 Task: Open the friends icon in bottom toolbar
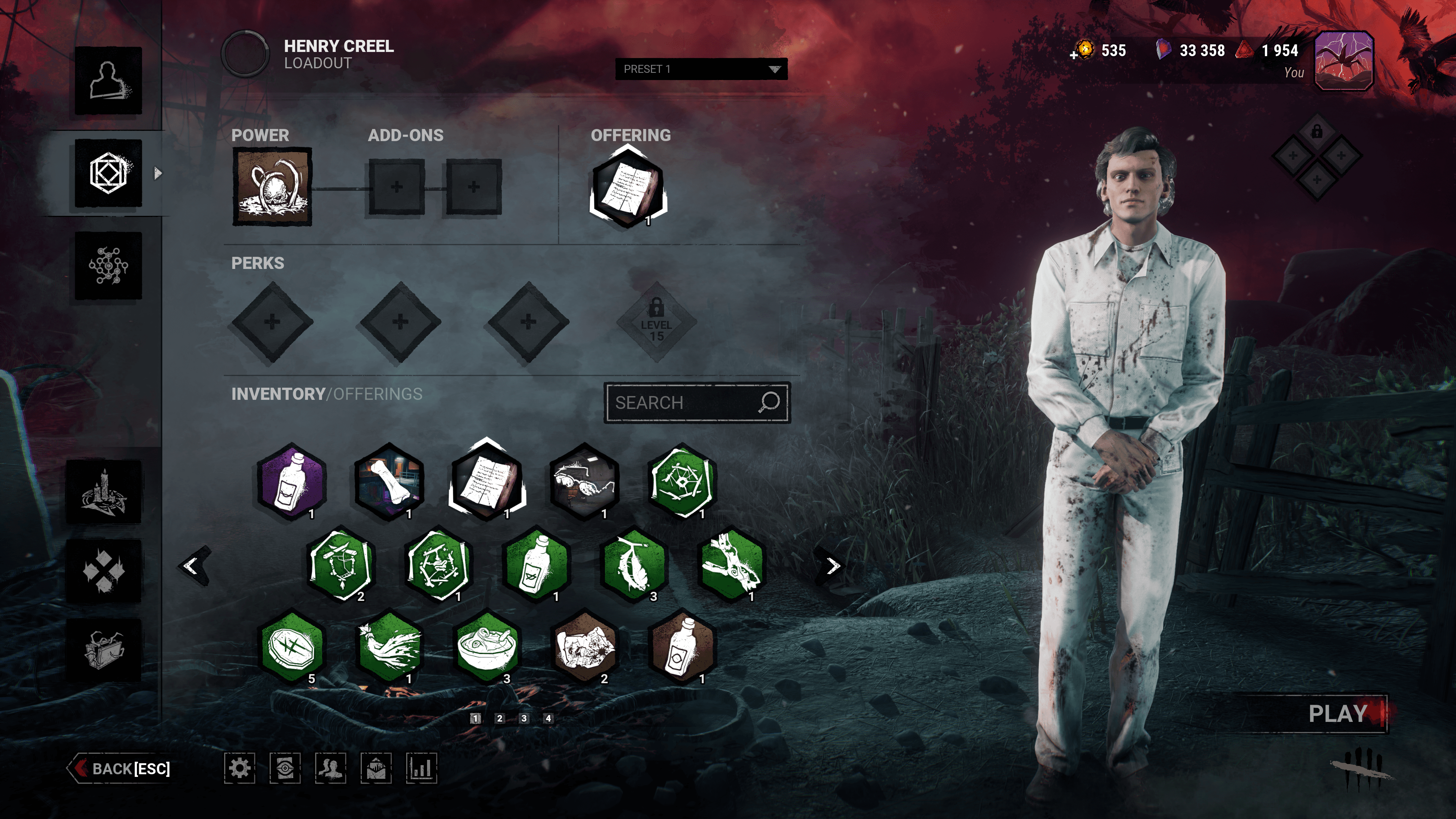[331, 768]
